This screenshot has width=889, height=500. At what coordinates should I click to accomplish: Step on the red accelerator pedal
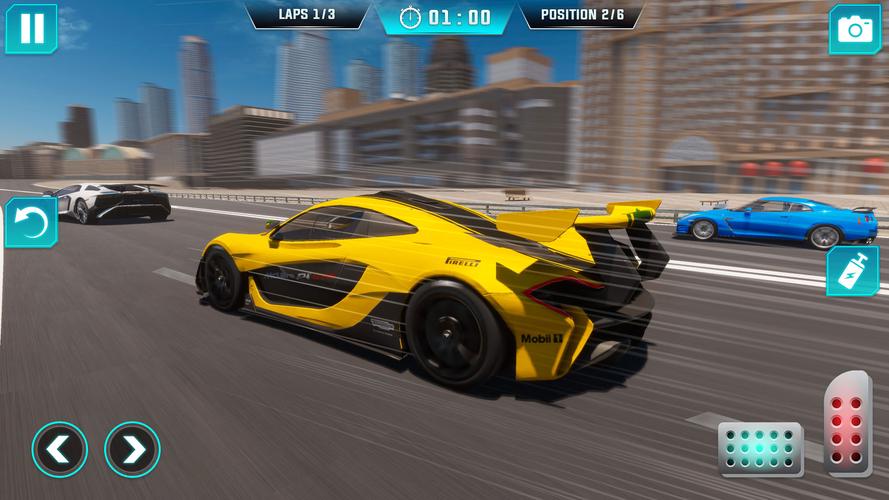click(x=848, y=420)
